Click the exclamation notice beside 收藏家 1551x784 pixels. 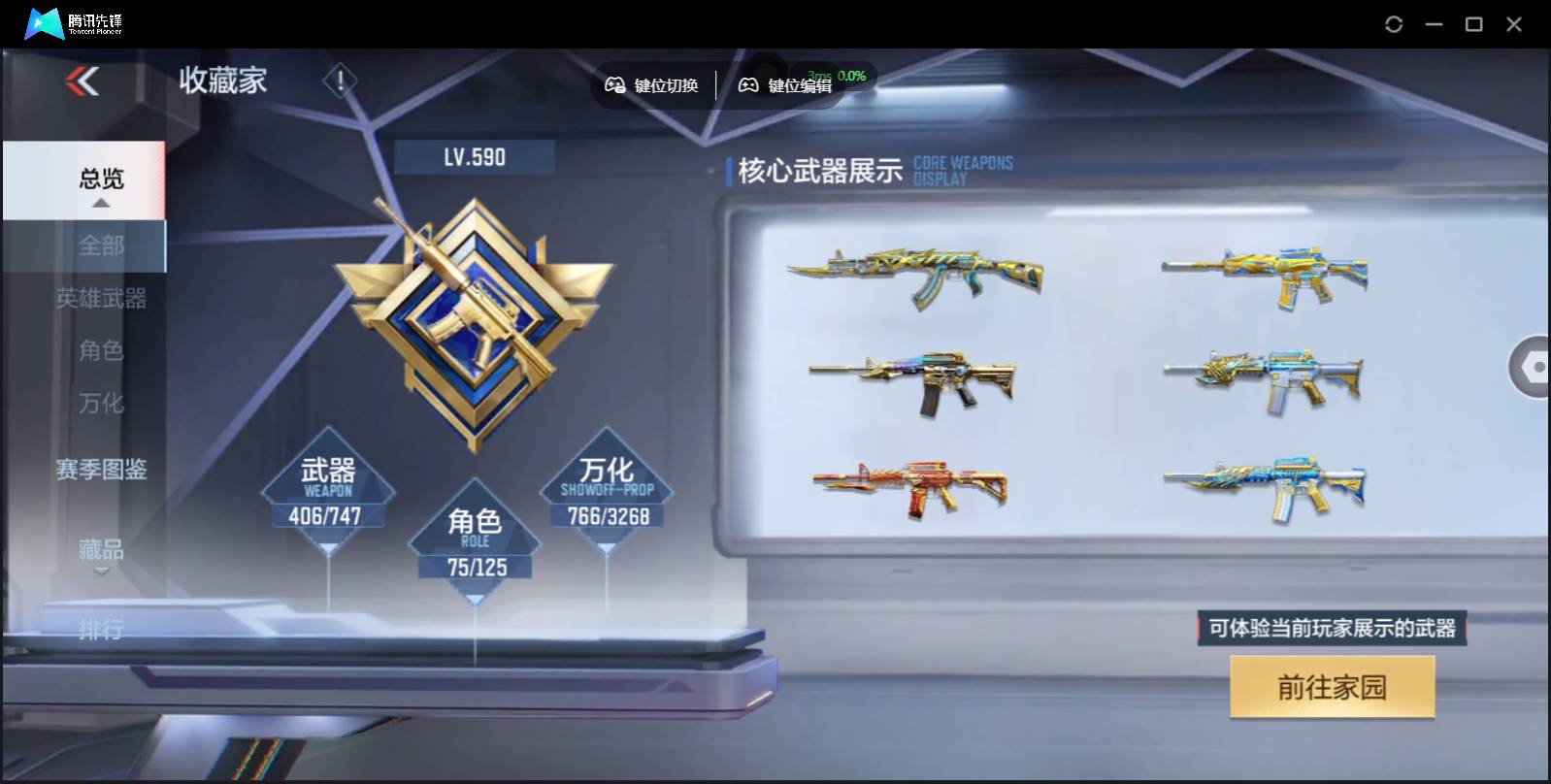[x=339, y=81]
